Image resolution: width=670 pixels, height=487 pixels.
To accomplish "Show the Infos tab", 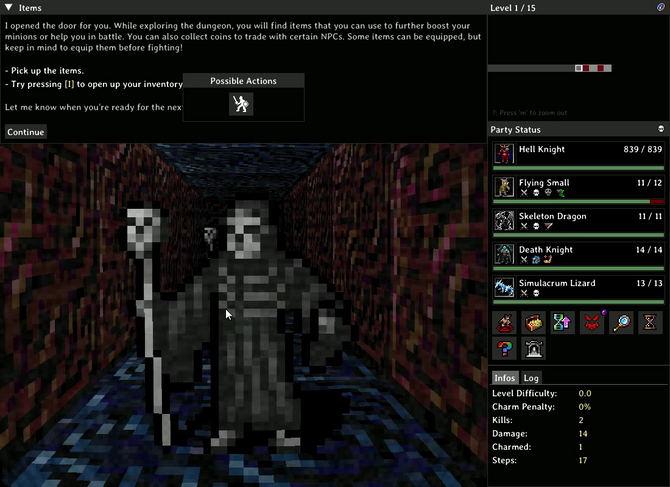I will tap(505, 378).
